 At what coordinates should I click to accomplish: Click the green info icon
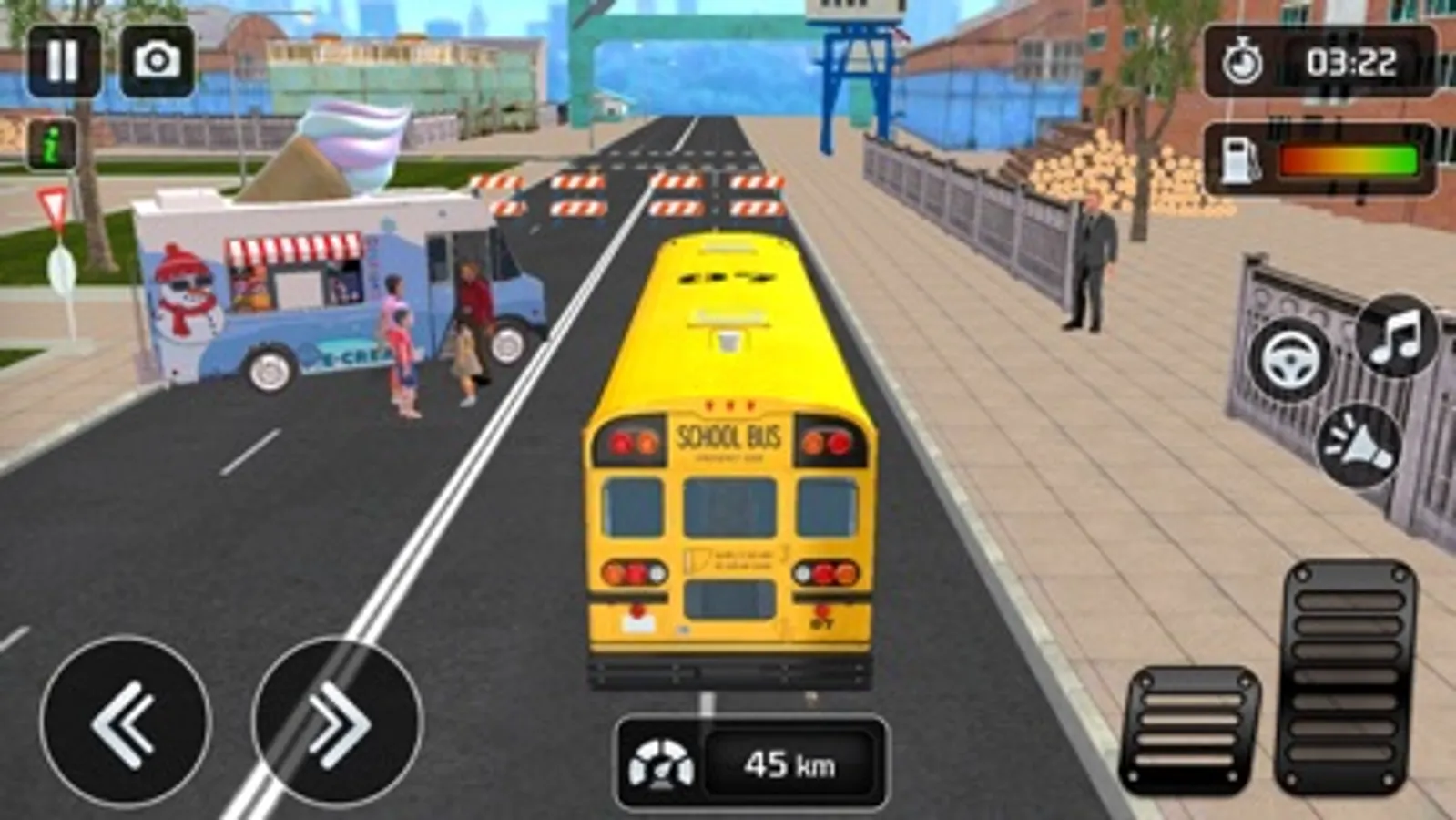(50, 144)
